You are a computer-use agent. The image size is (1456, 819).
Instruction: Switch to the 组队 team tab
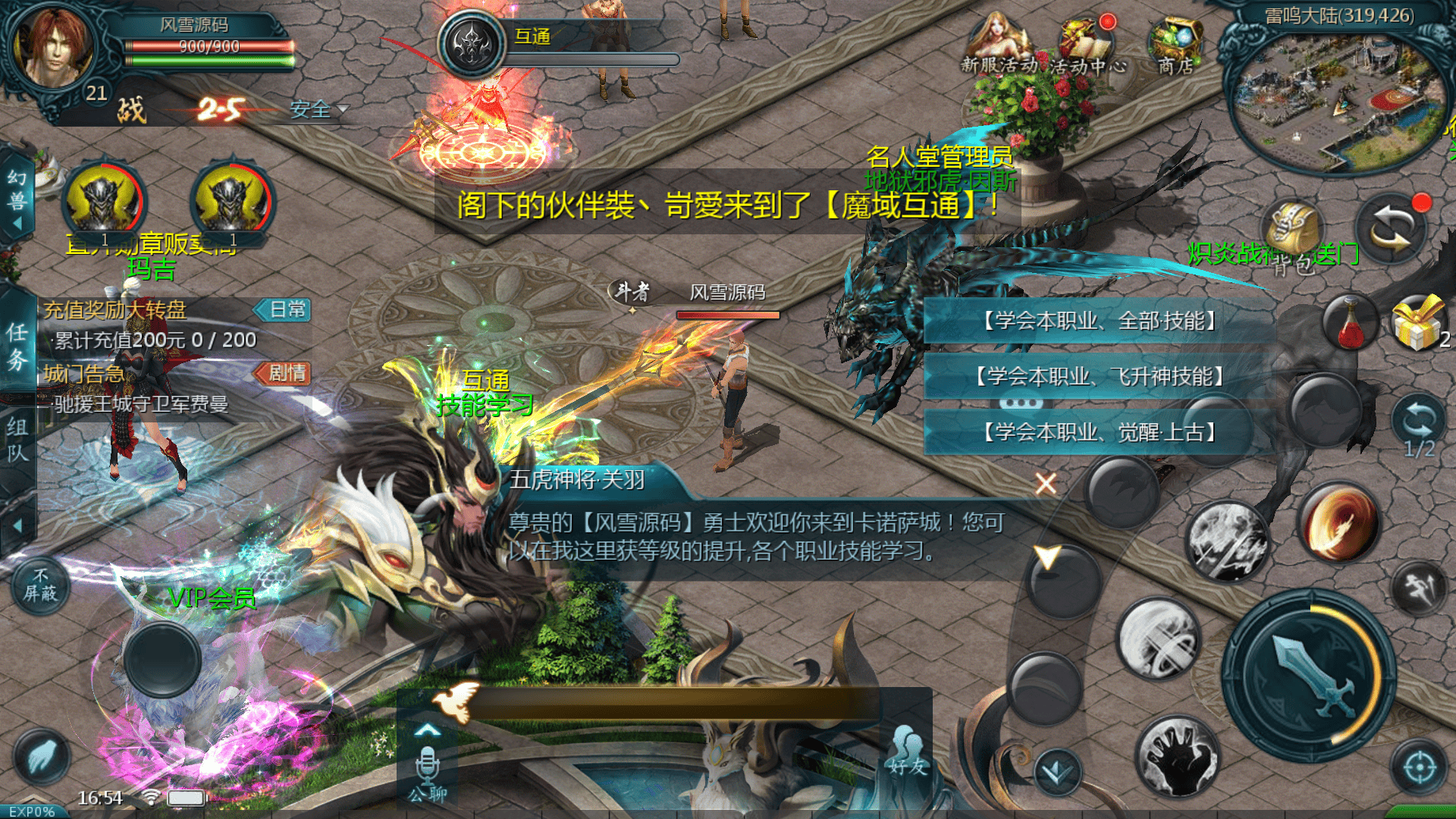[x=17, y=440]
